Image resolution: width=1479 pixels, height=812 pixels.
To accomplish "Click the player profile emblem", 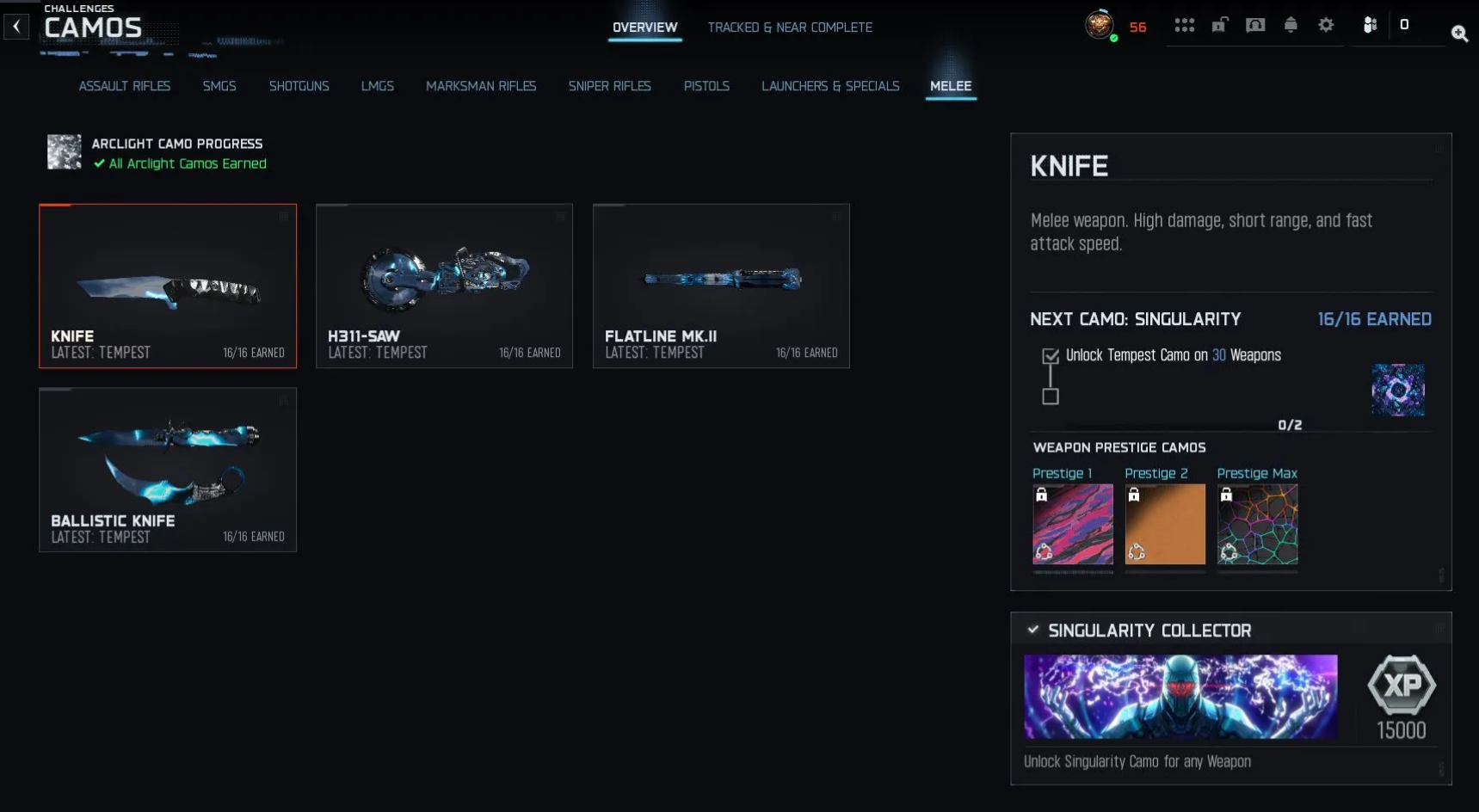I will coord(1101,26).
